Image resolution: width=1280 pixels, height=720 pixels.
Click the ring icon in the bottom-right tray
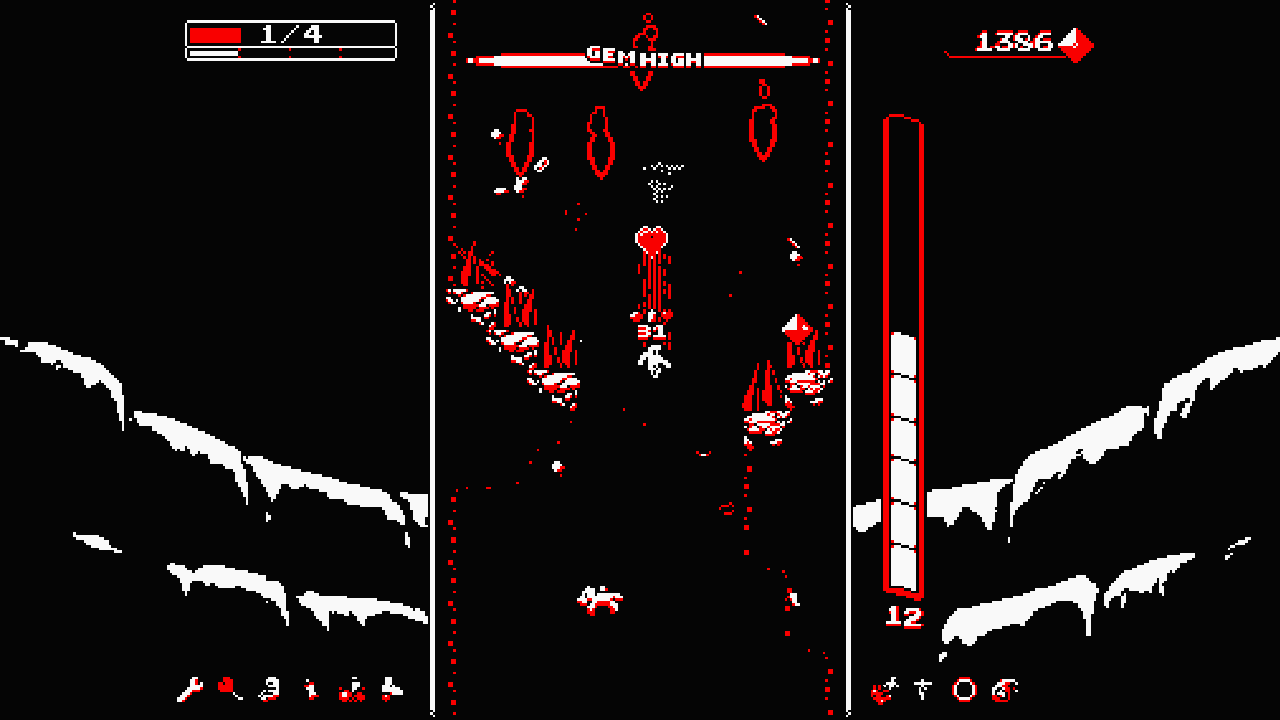point(963,689)
